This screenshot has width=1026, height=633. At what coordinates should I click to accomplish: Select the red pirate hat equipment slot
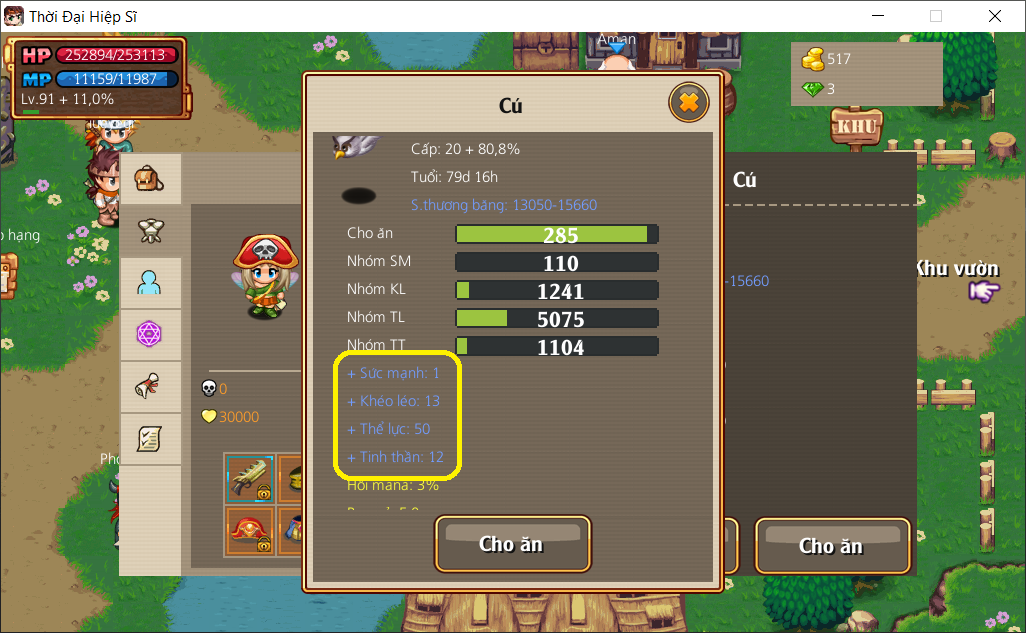pyautogui.click(x=249, y=529)
